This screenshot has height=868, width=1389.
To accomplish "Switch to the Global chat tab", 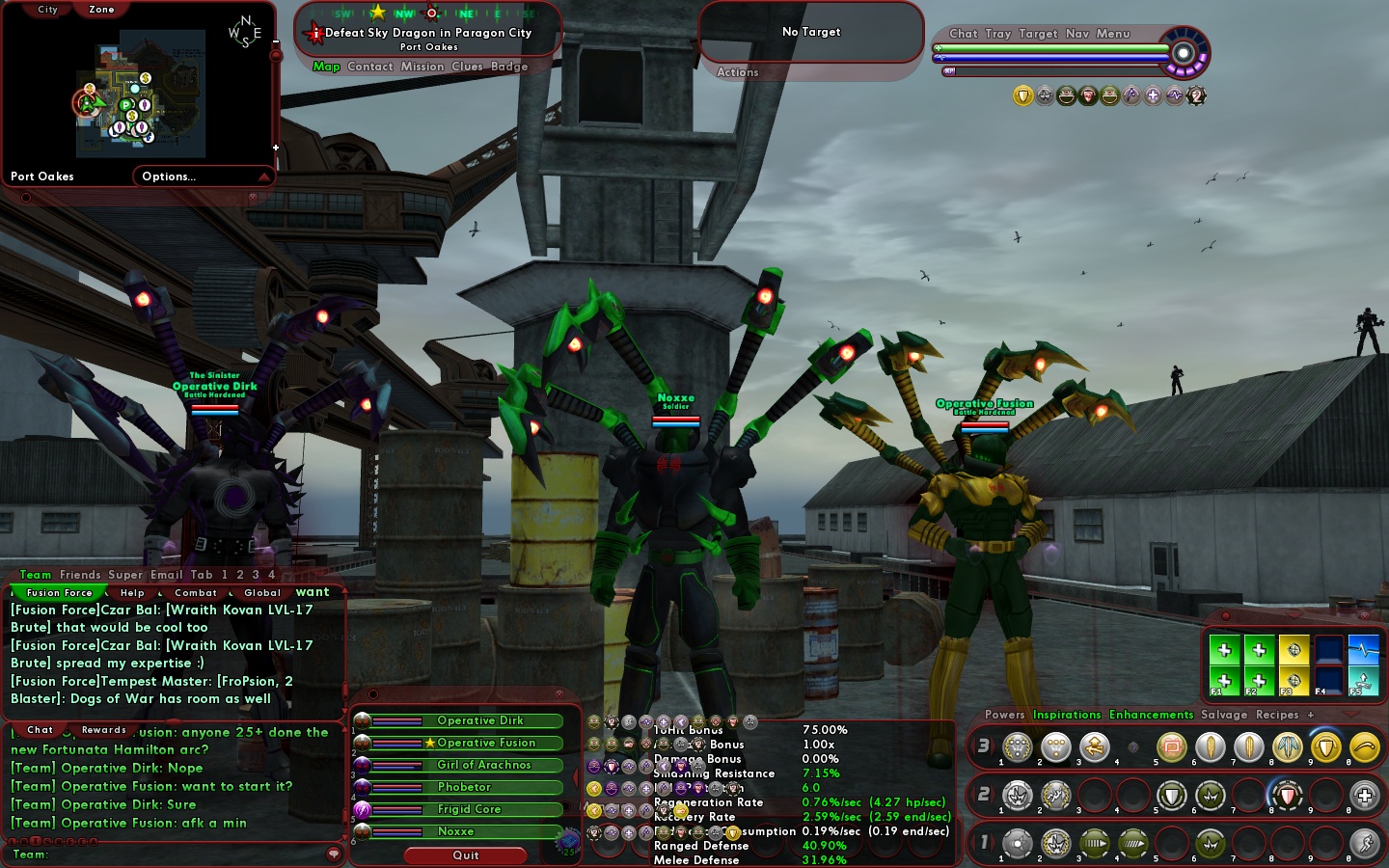I will 262,593.
